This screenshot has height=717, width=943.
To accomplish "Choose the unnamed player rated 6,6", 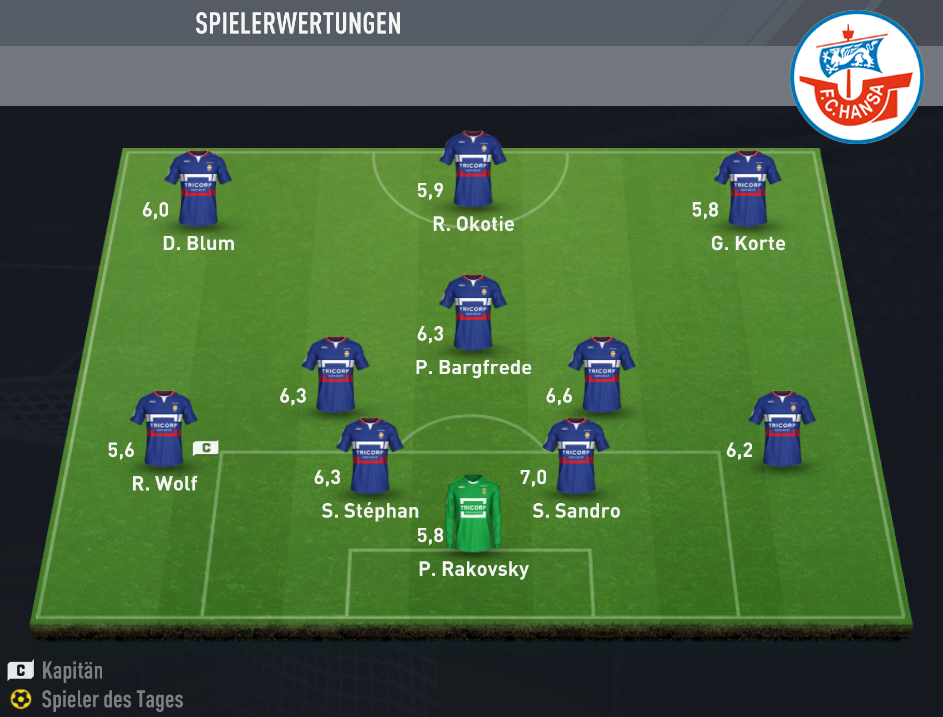I will click(601, 375).
